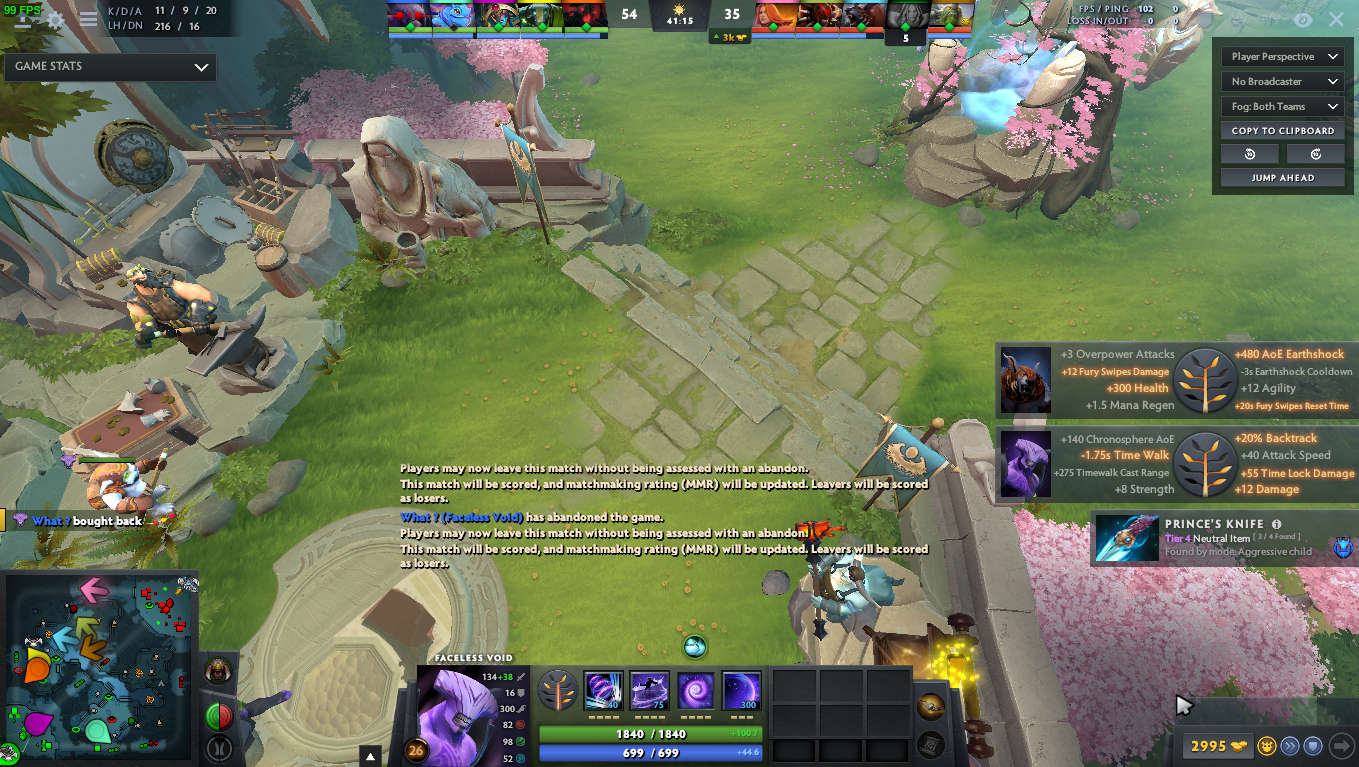Screen dimensions: 1359x767
Task: Skip ahead with the forward-10-seconds icon
Action: (x=1315, y=153)
